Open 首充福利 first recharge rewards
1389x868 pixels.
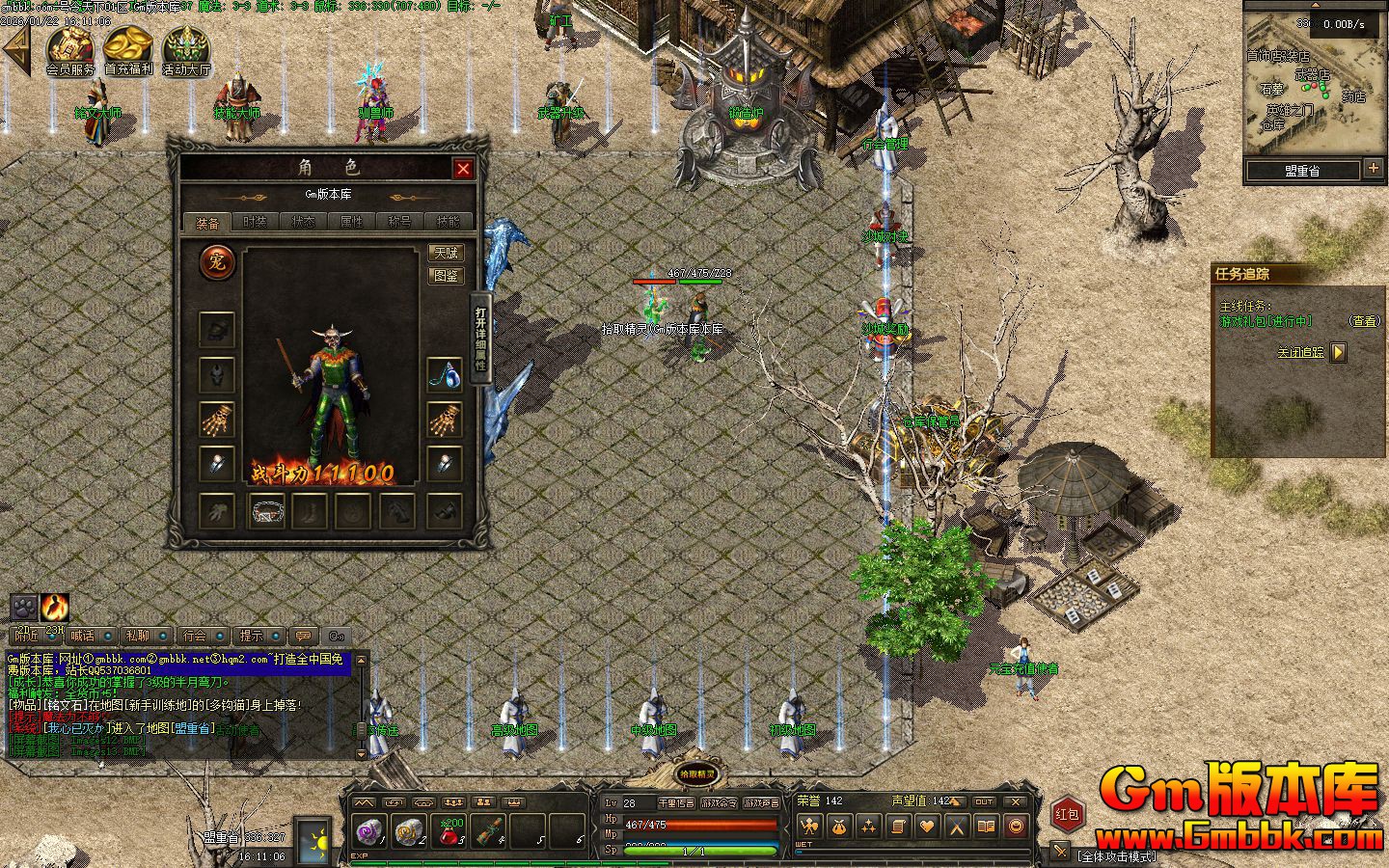(128, 48)
